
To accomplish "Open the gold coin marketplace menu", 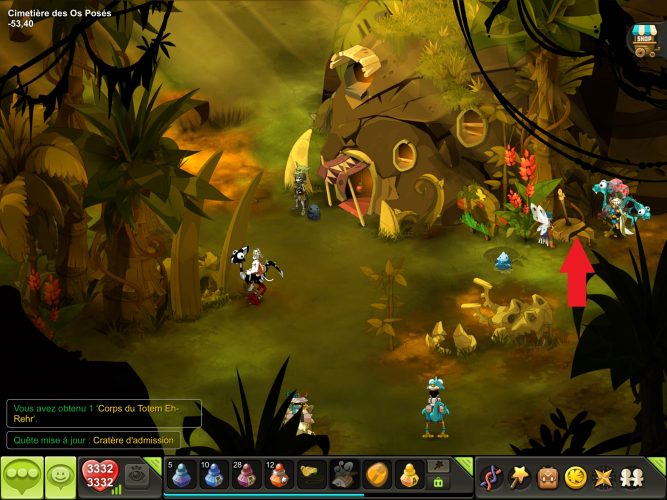I will pos(575,475).
